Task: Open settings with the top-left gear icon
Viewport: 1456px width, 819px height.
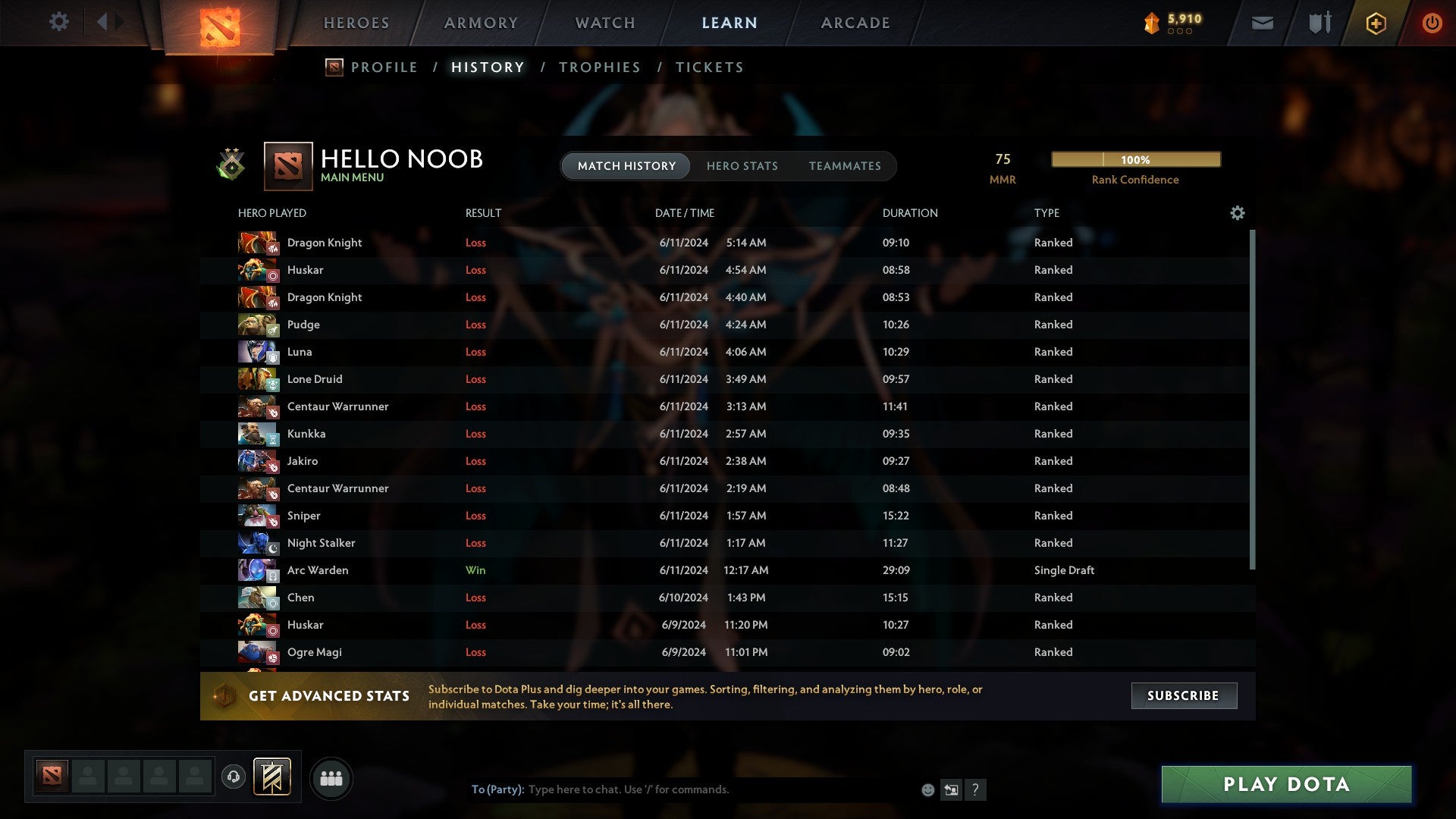Action: 59,22
